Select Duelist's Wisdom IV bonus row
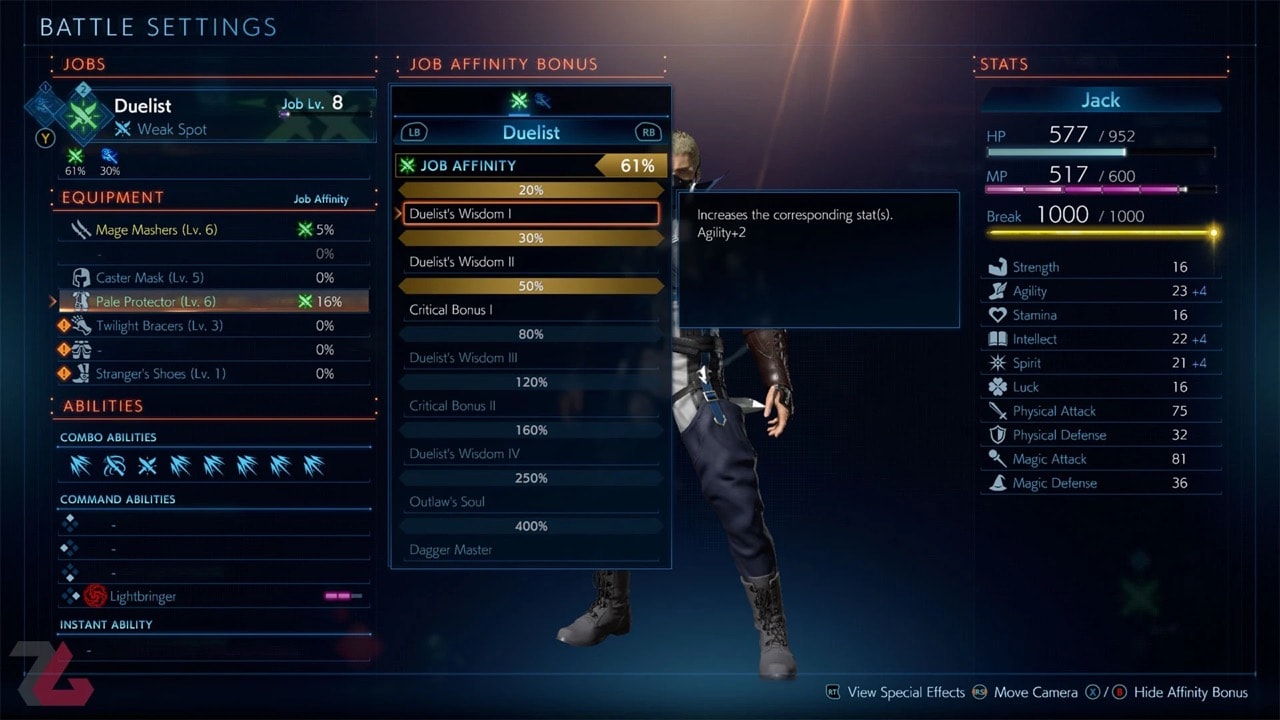Screen dimensions: 1280x720 pyautogui.click(x=530, y=454)
